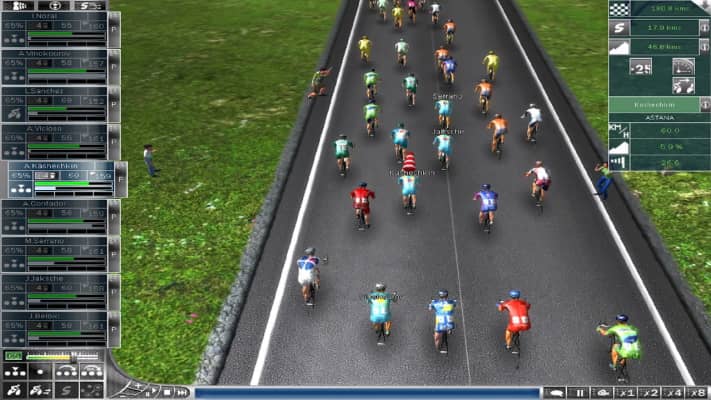Select rider I.Nozal in the team list
This screenshot has width=711, height=400.
(x=55, y=17)
